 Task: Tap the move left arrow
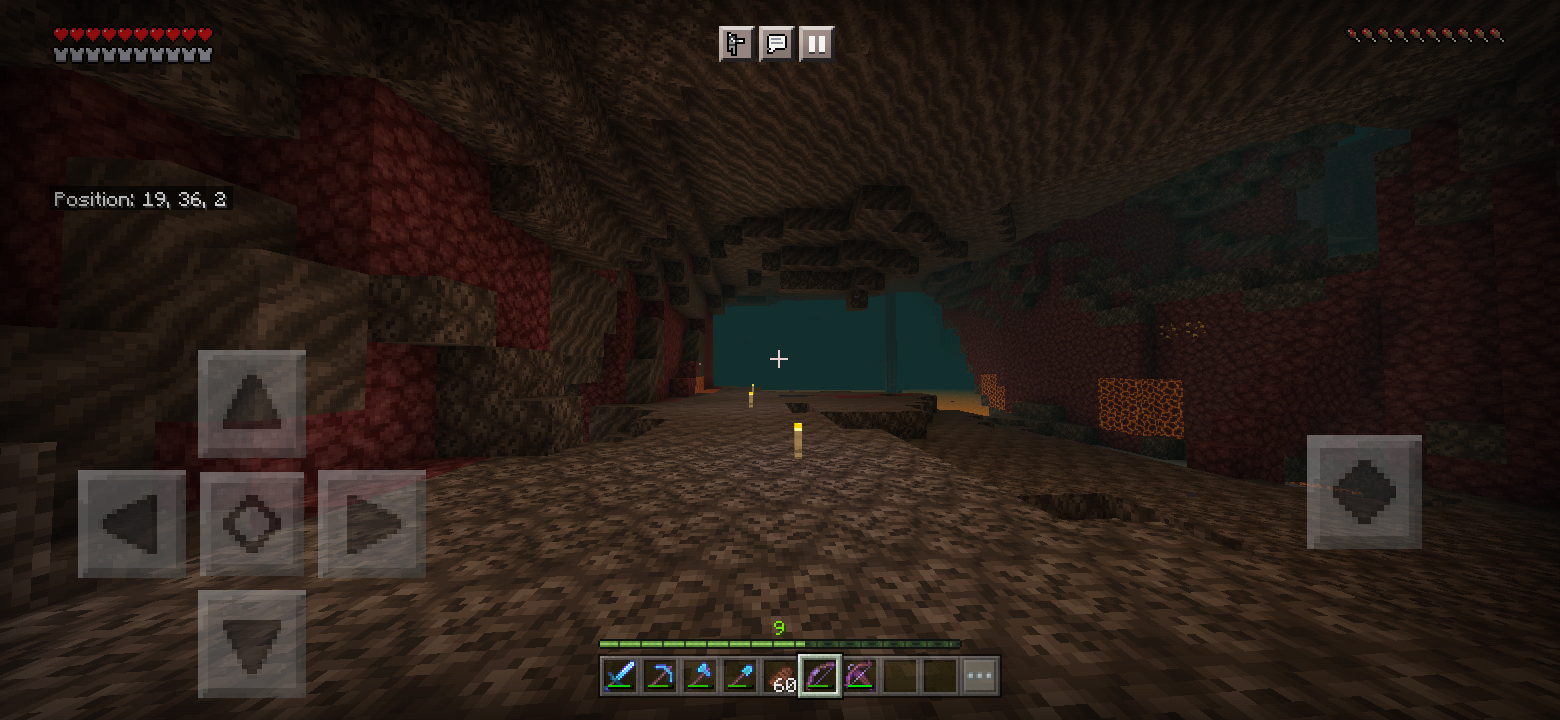132,523
